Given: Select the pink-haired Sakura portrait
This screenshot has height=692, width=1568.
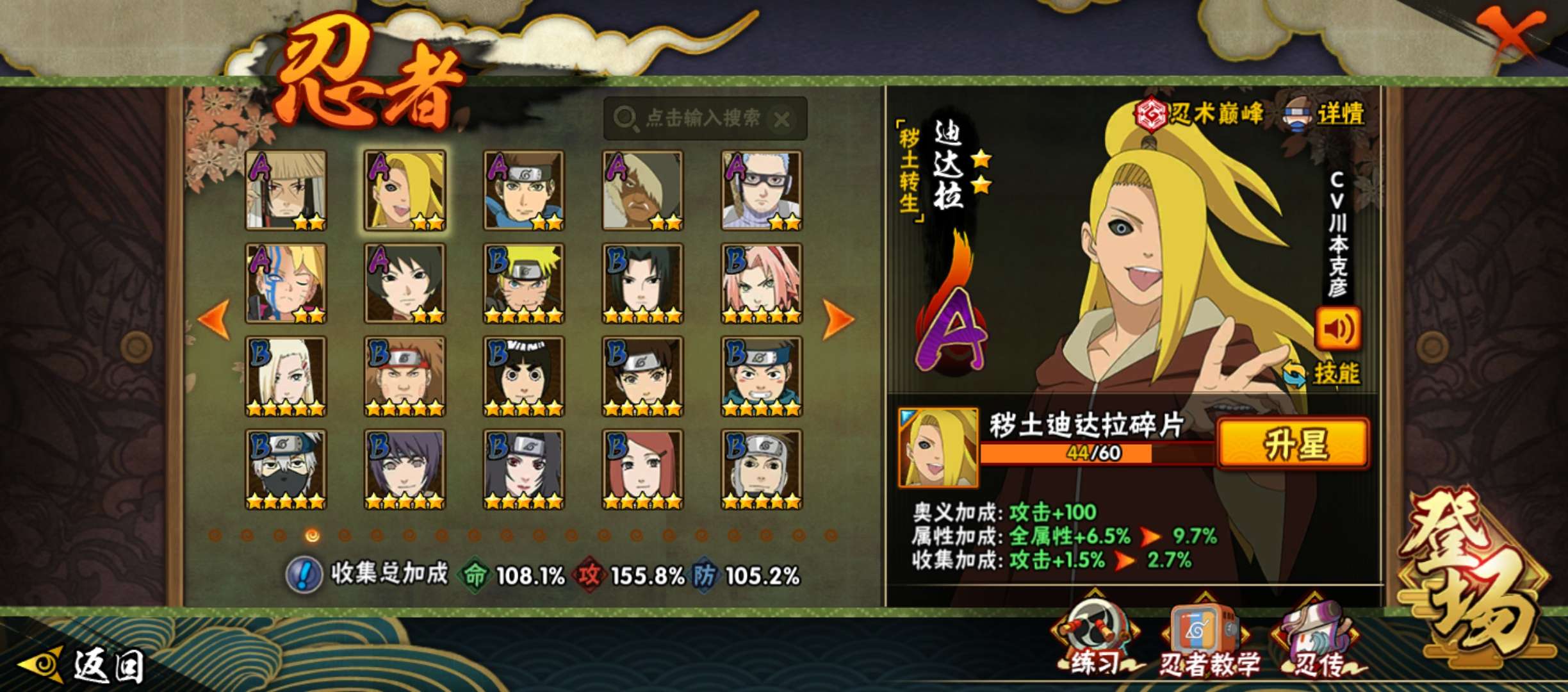Looking at the screenshot, I should click(761, 283).
